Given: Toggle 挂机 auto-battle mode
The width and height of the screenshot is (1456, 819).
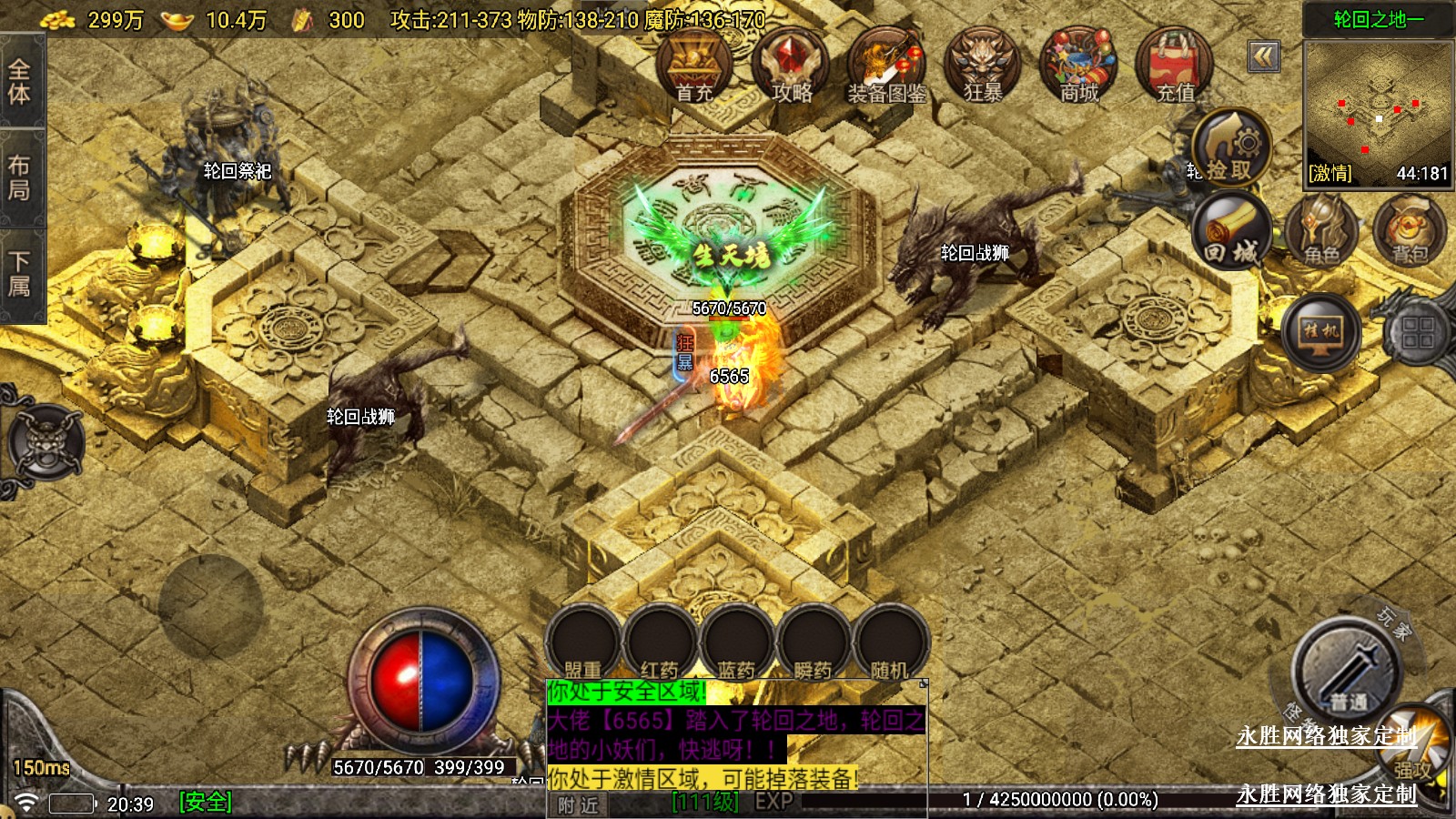Looking at the screenshot, I should point(1321,331).
